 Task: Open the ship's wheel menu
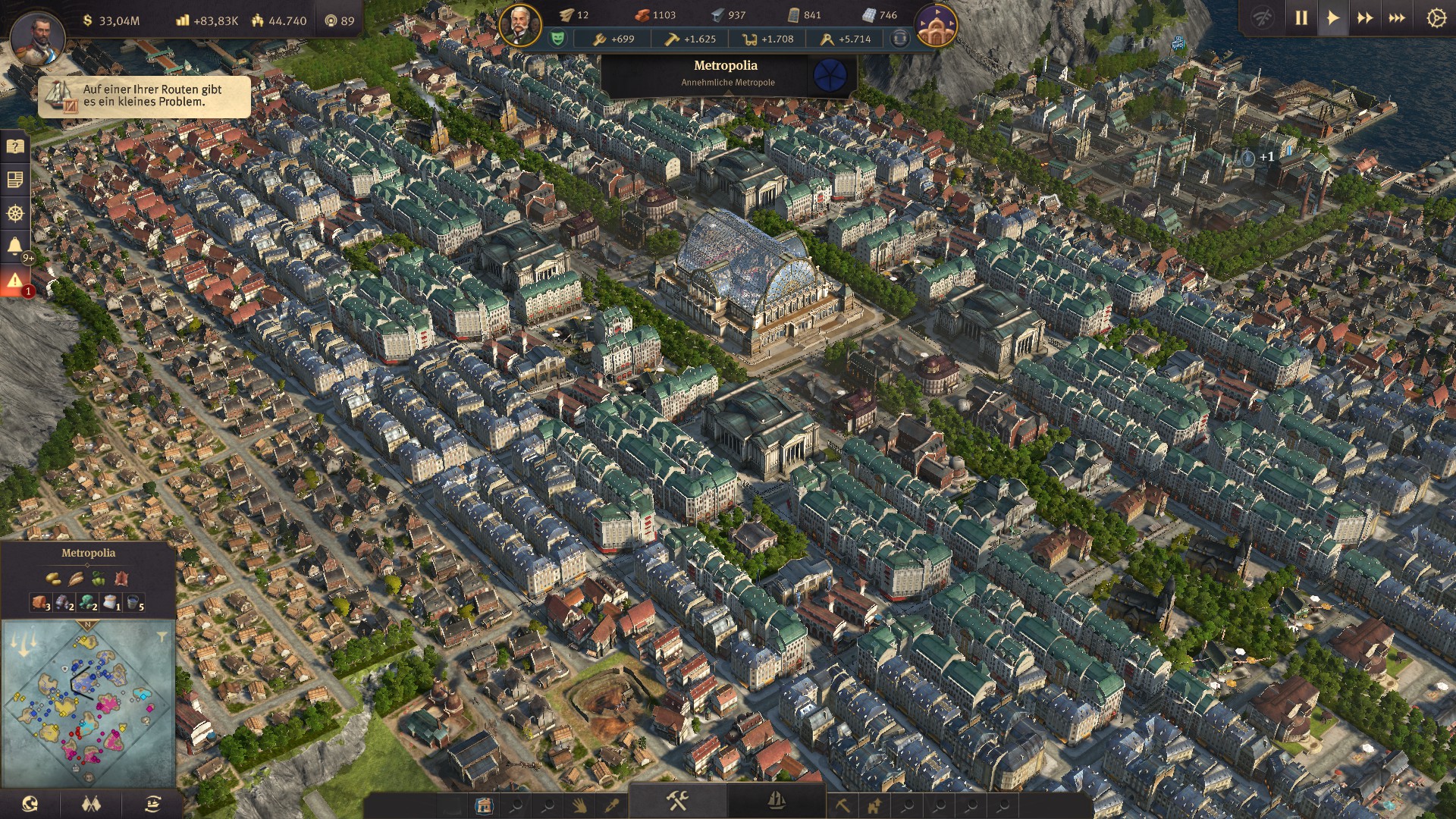click(14, 214)
